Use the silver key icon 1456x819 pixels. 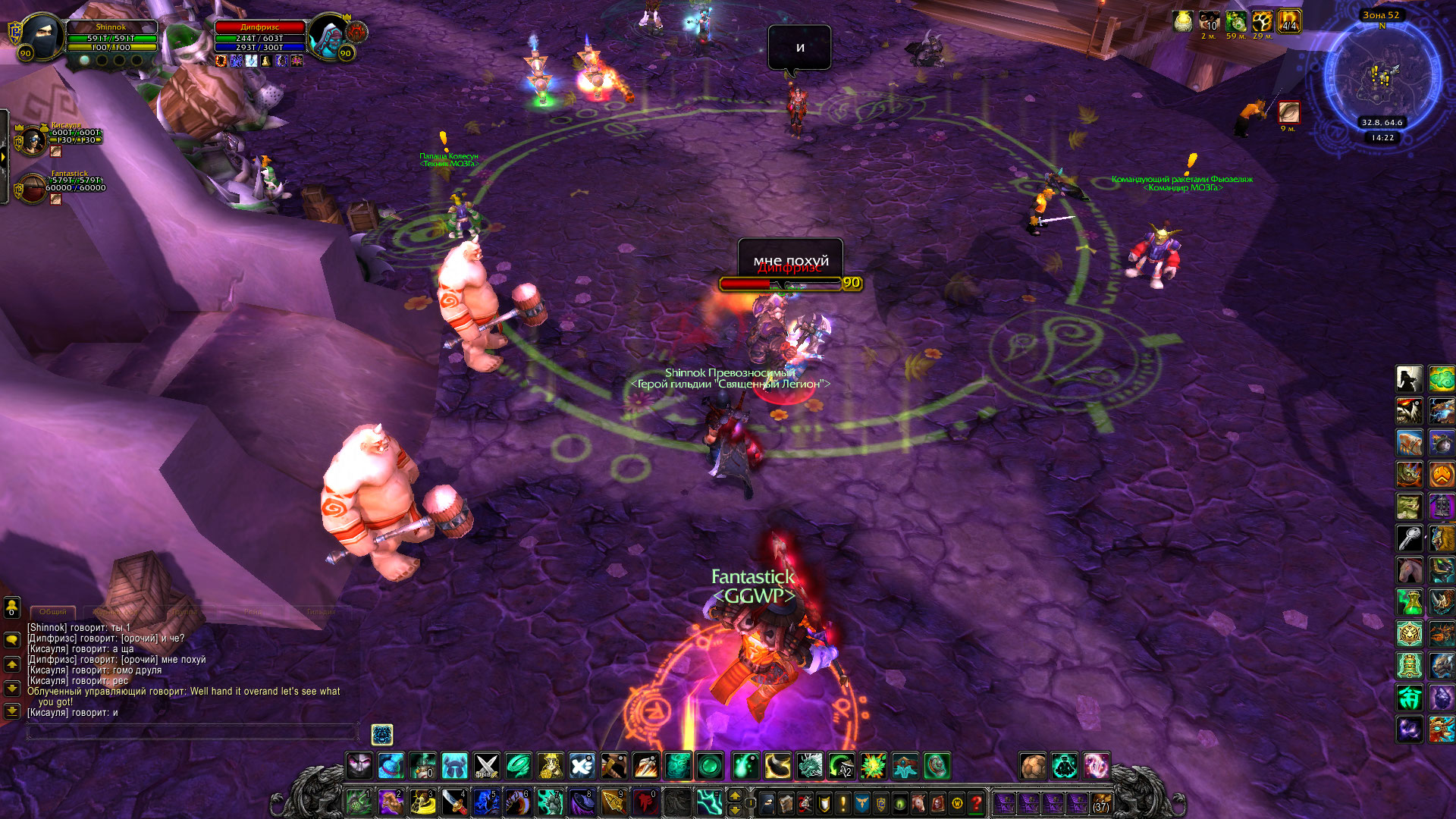(x=1410, y=538)
